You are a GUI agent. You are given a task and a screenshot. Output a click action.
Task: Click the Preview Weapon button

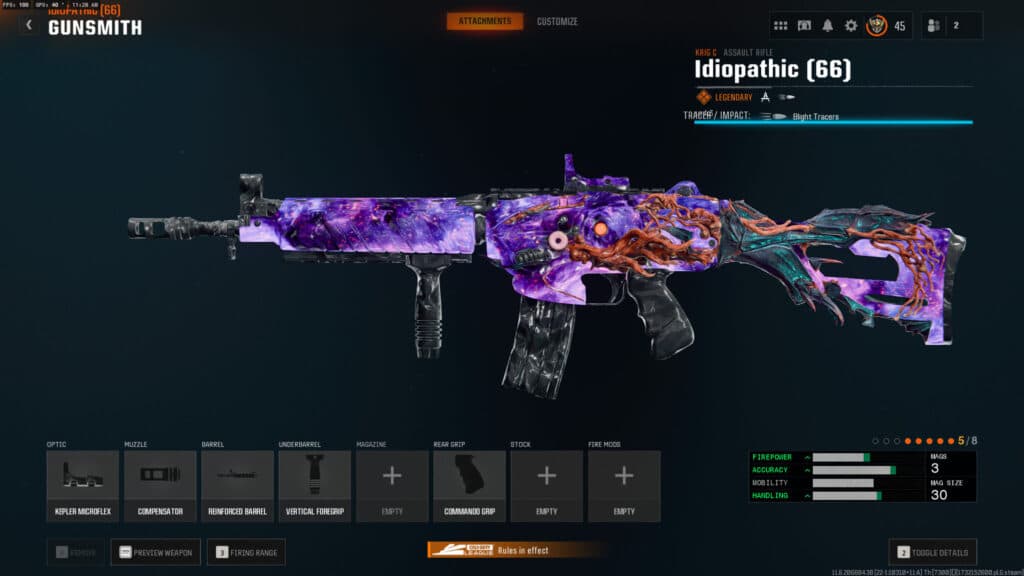click(x=155, y=552)
